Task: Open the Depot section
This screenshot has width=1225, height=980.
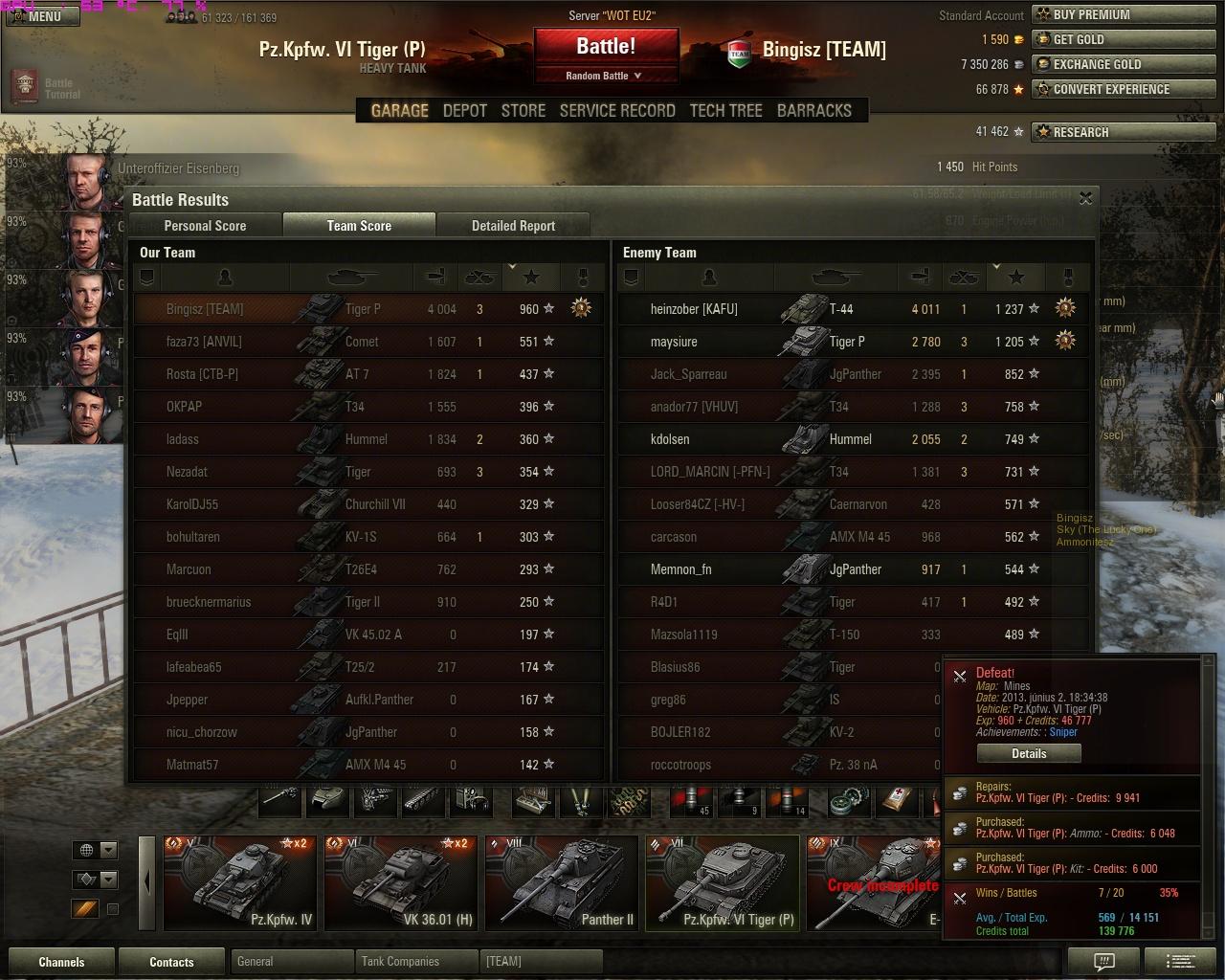Action: tap(465, 111)
